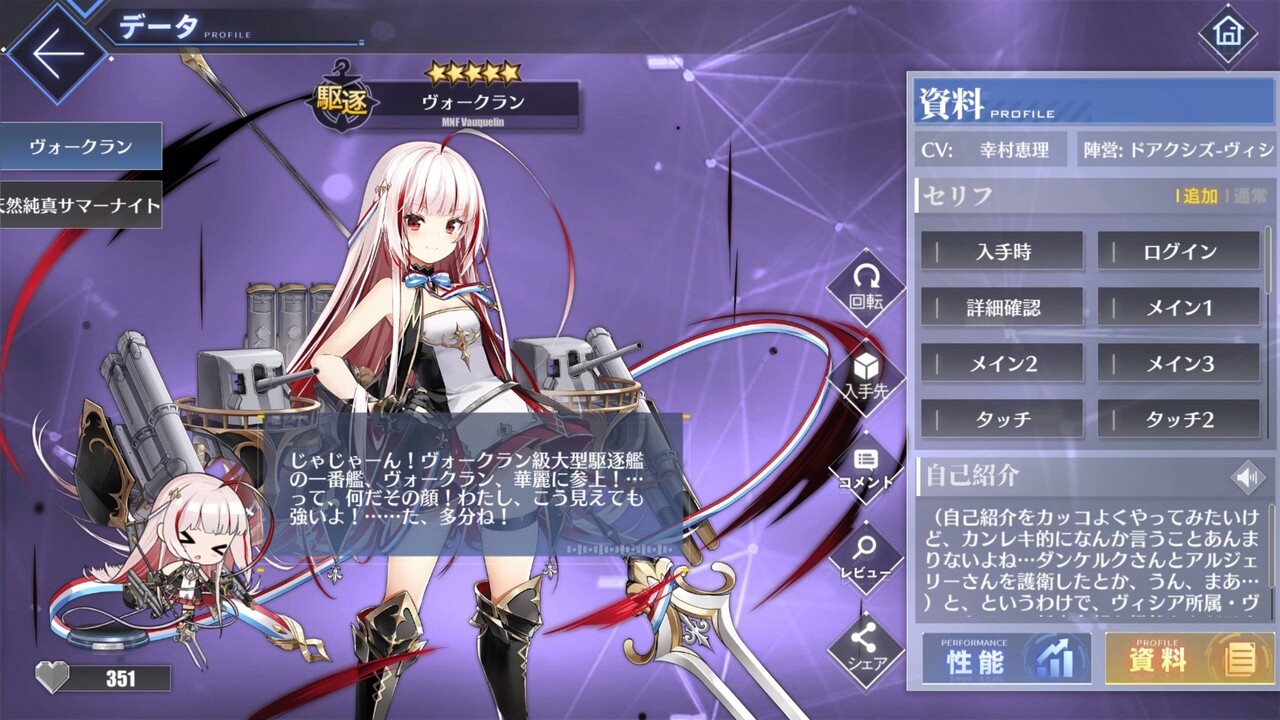The height and width of the screenshot is (720, 1280).
Task: Select the default ヴォークラン skin
Action: click(80, 145)
